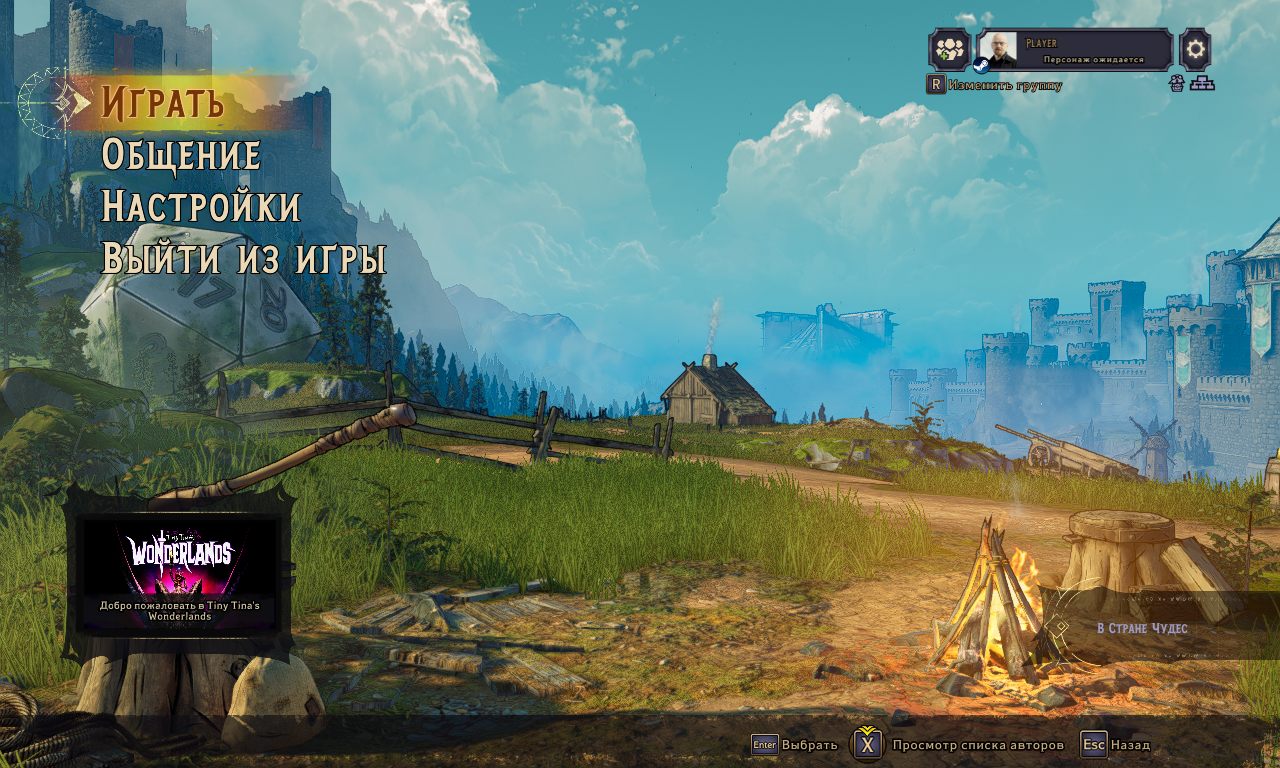Click the add party members icon
The image size is (1280, 768).
(948, 49)
